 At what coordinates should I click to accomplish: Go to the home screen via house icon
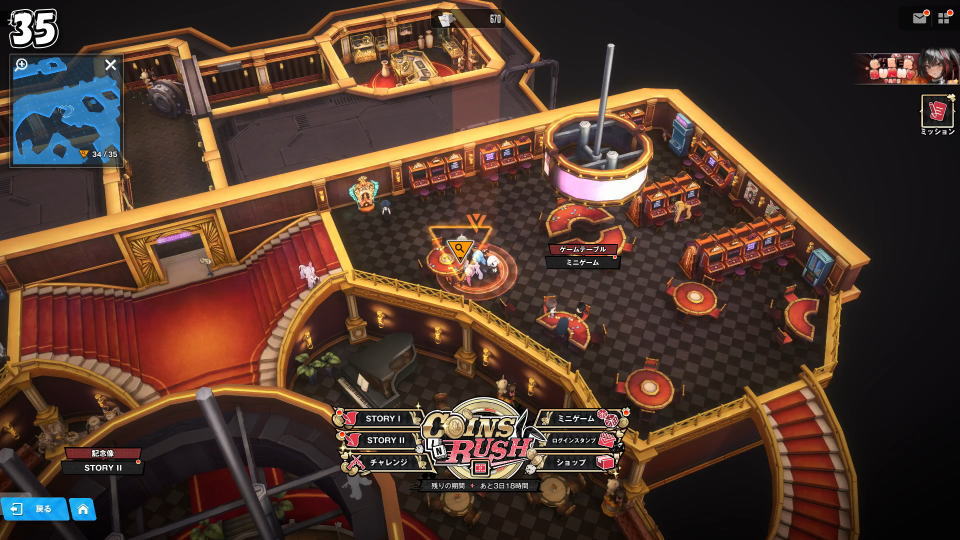coord(82,508)
